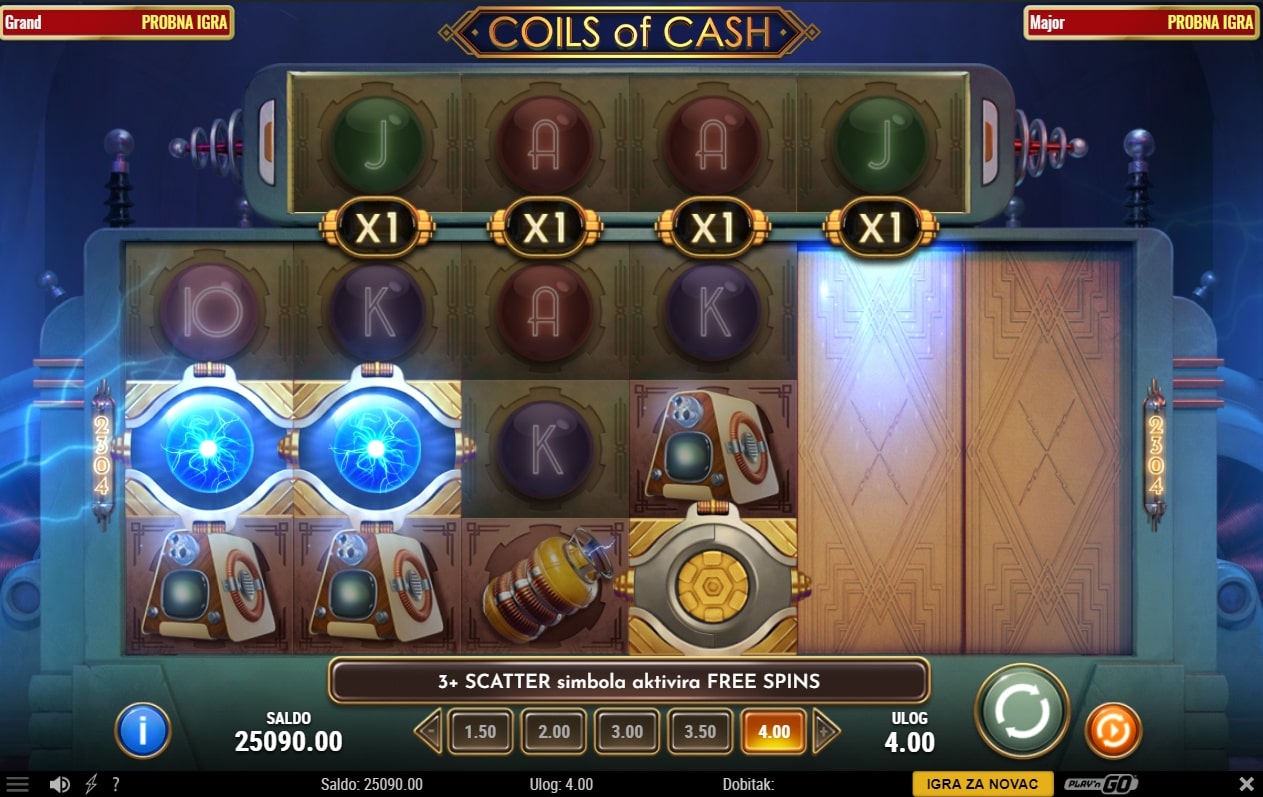Increase bet with the right arrow
Viewport: 1263px width, 797px height.
click(826, 732)
